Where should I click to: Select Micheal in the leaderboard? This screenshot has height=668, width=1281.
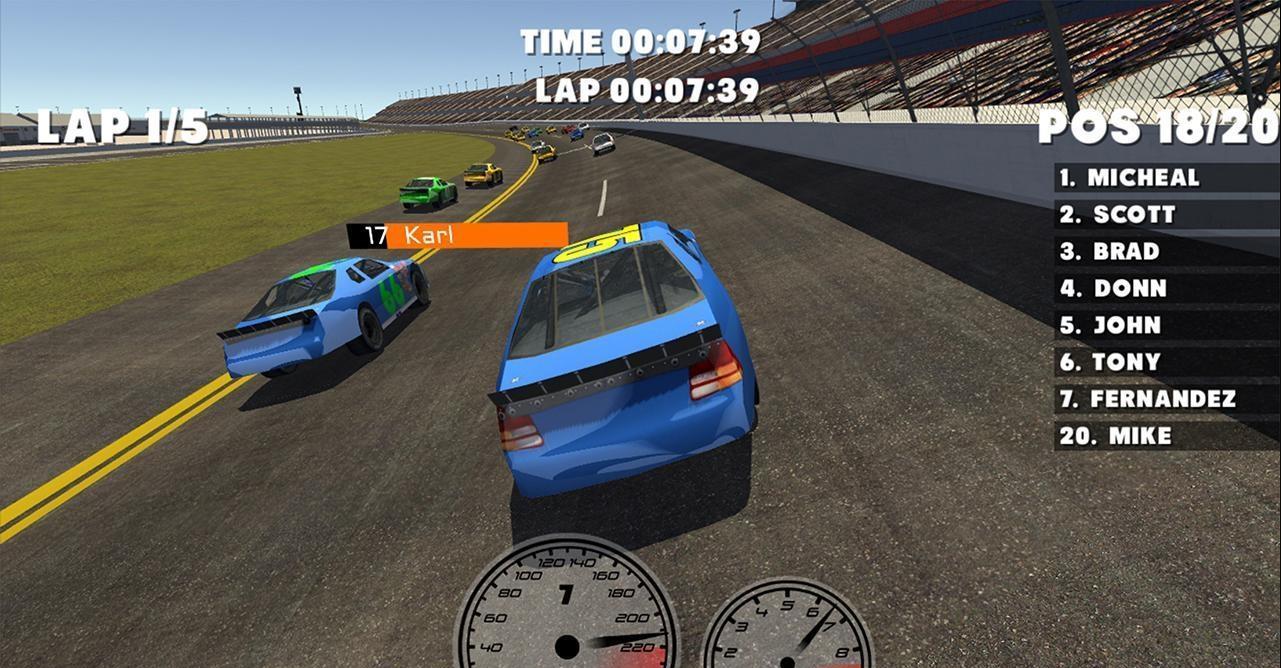1166,178
